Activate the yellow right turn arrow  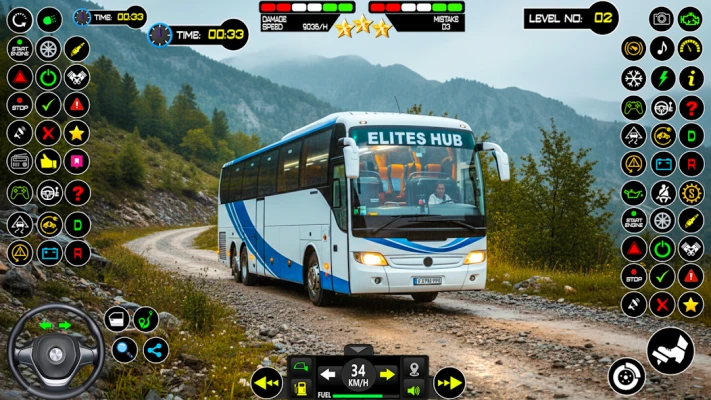tap(388, 374)
